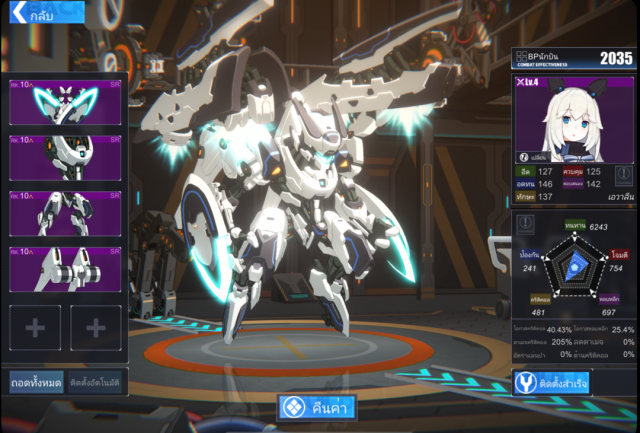Select the twin cannon part slot
Image resolution: width=640 pixels, height=433 pixels.
point(65,270)
